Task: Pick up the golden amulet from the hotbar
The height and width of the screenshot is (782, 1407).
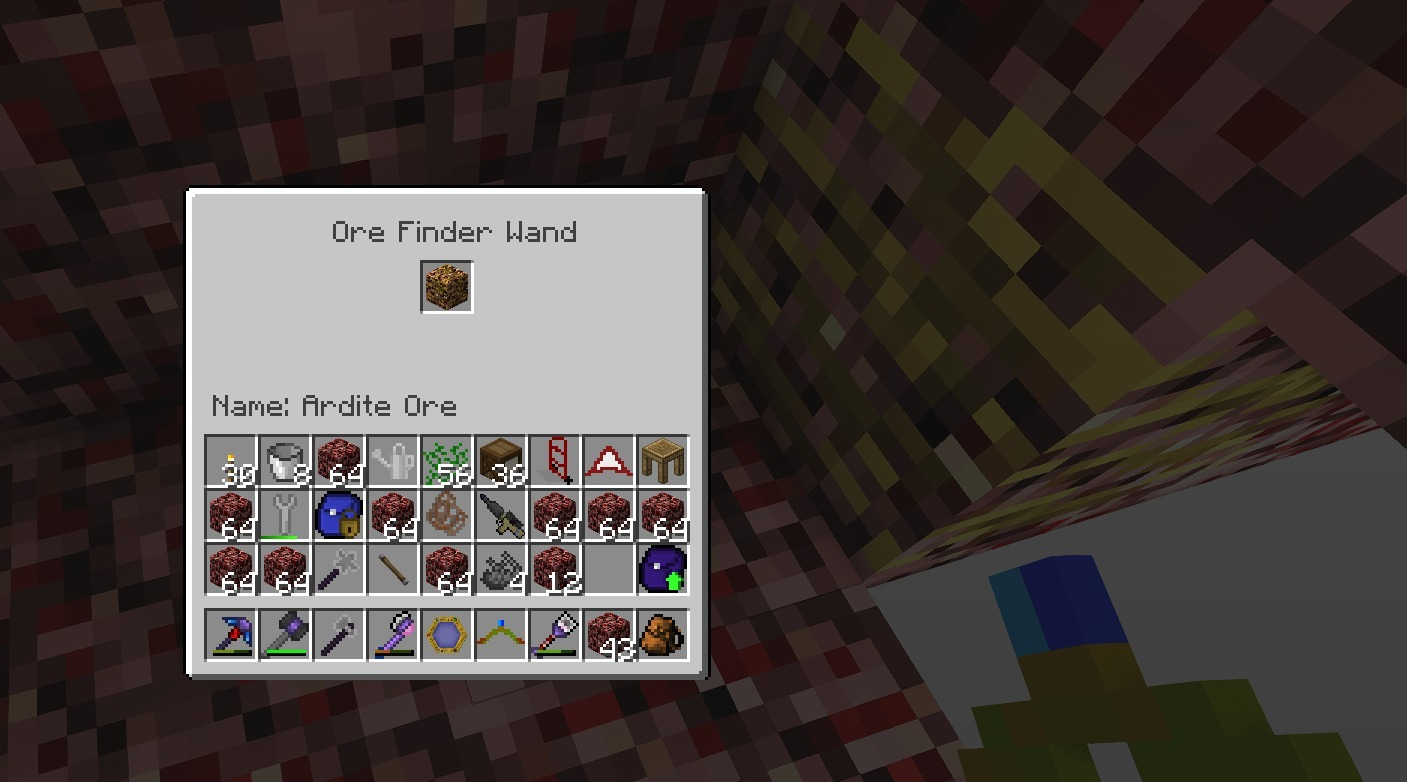Action: tap(447, 634)
